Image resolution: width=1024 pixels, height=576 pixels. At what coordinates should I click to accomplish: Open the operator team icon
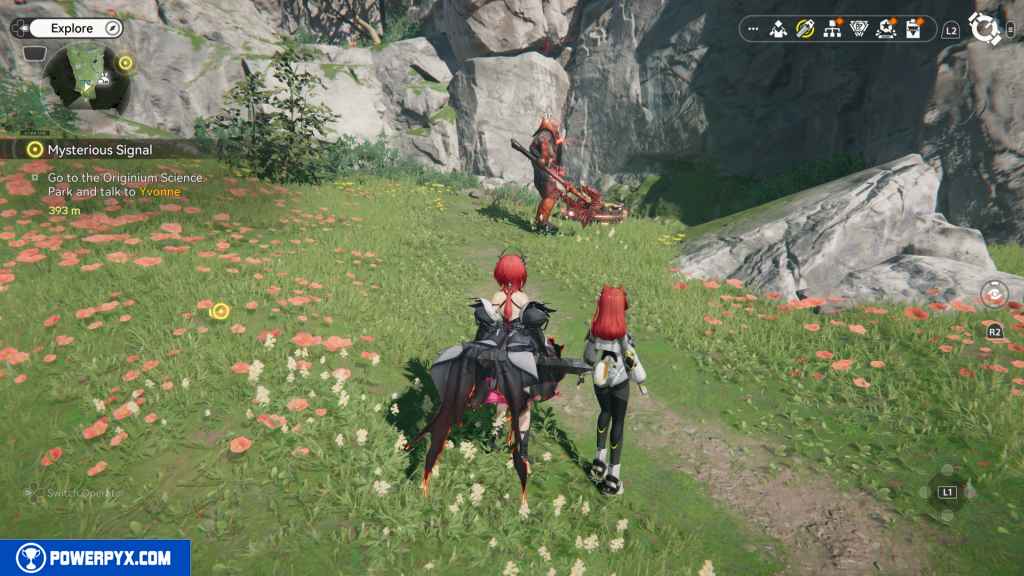pos(778,29)
